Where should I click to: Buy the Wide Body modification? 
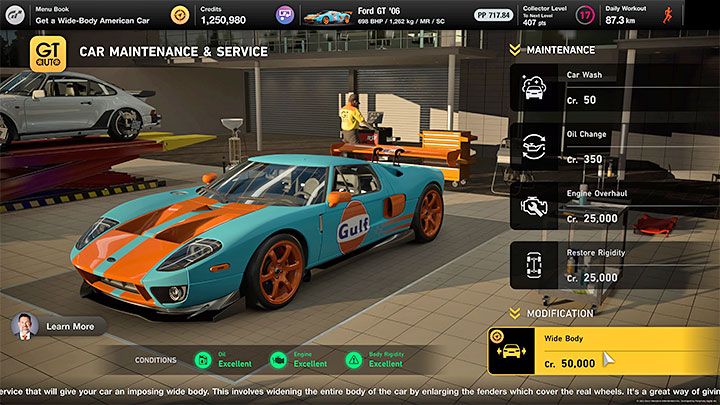(x=604, y=353)
